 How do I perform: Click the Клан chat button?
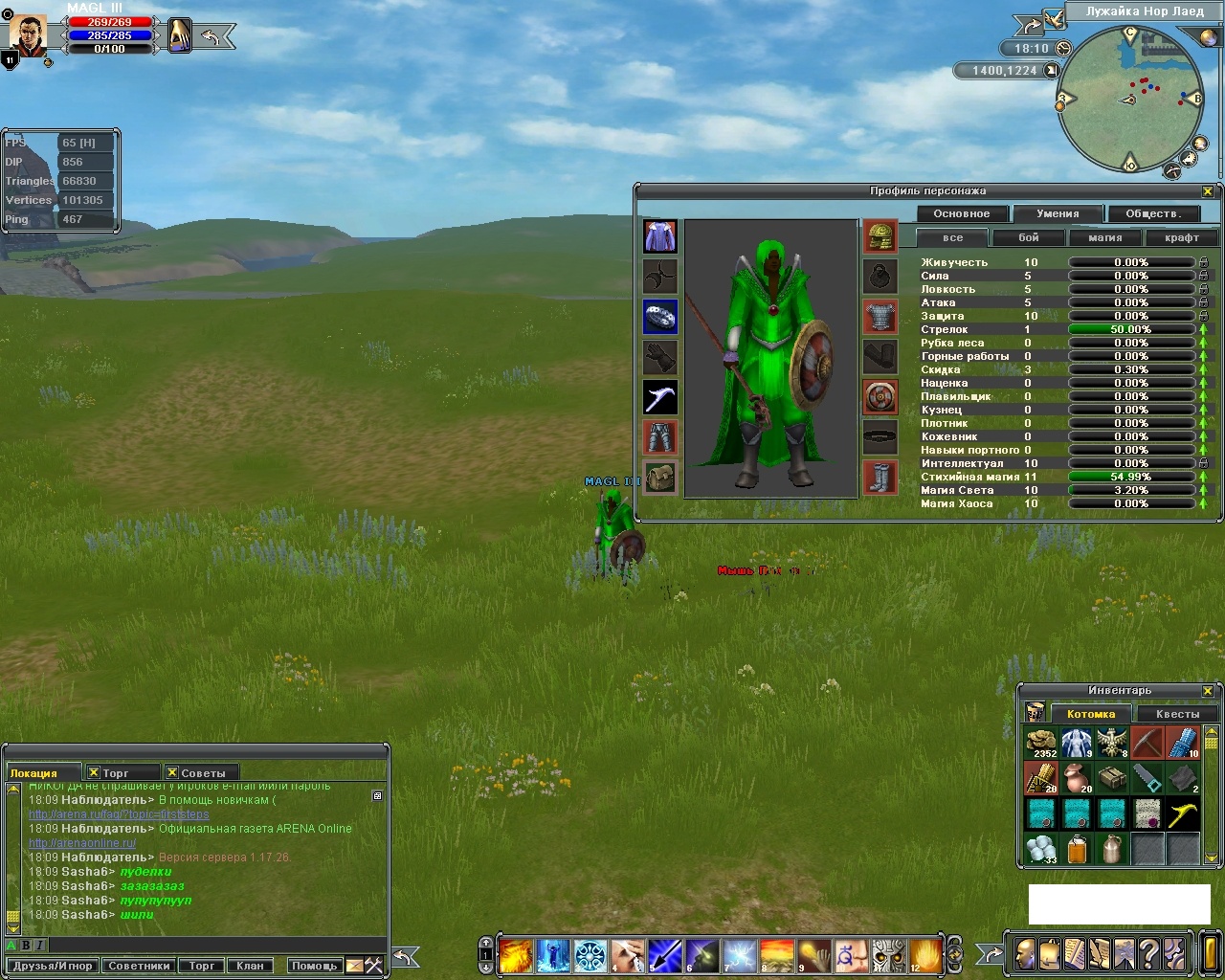pos(250,966)
